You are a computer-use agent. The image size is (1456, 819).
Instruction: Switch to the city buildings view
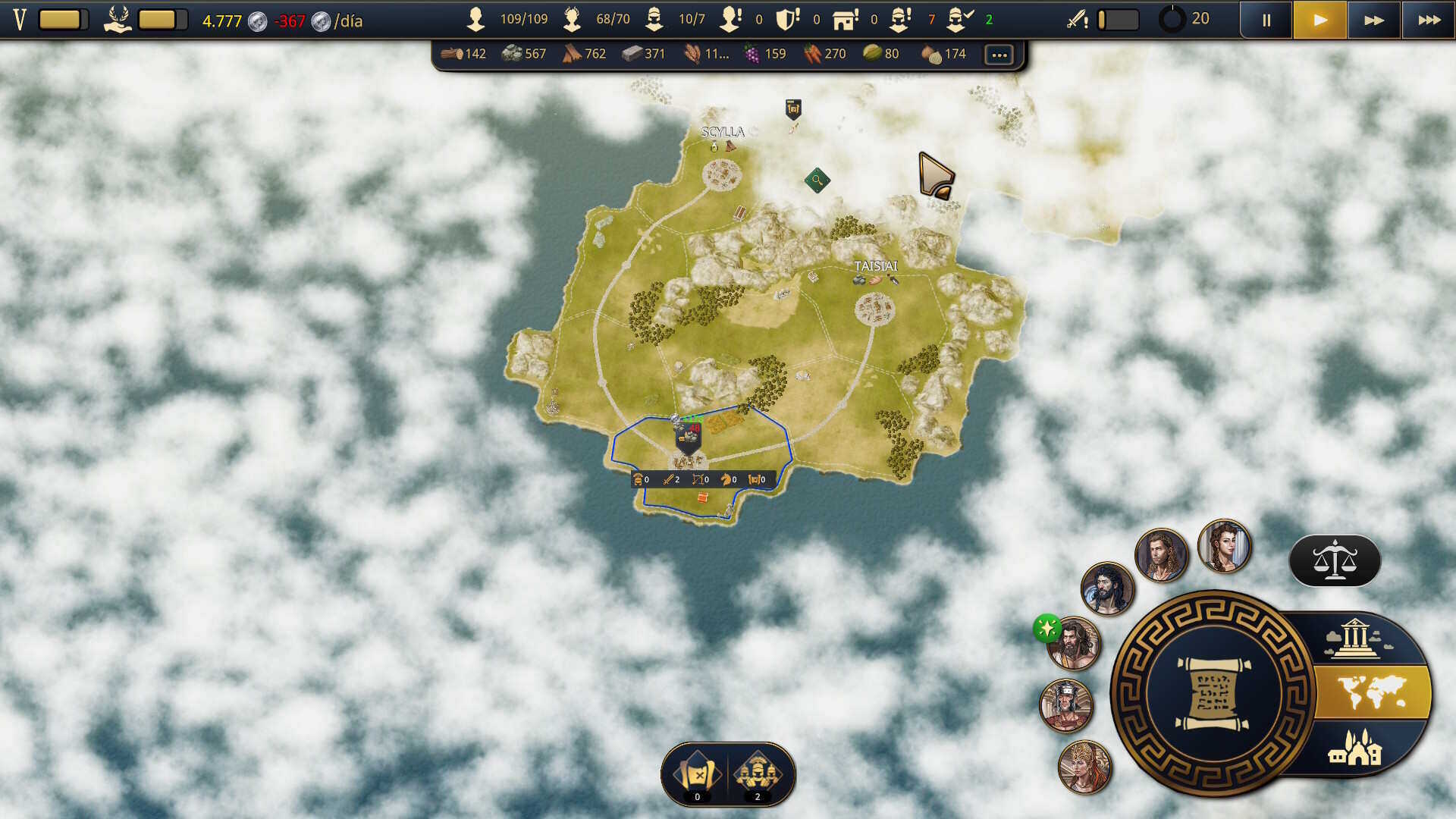[x=1354, y=747]
